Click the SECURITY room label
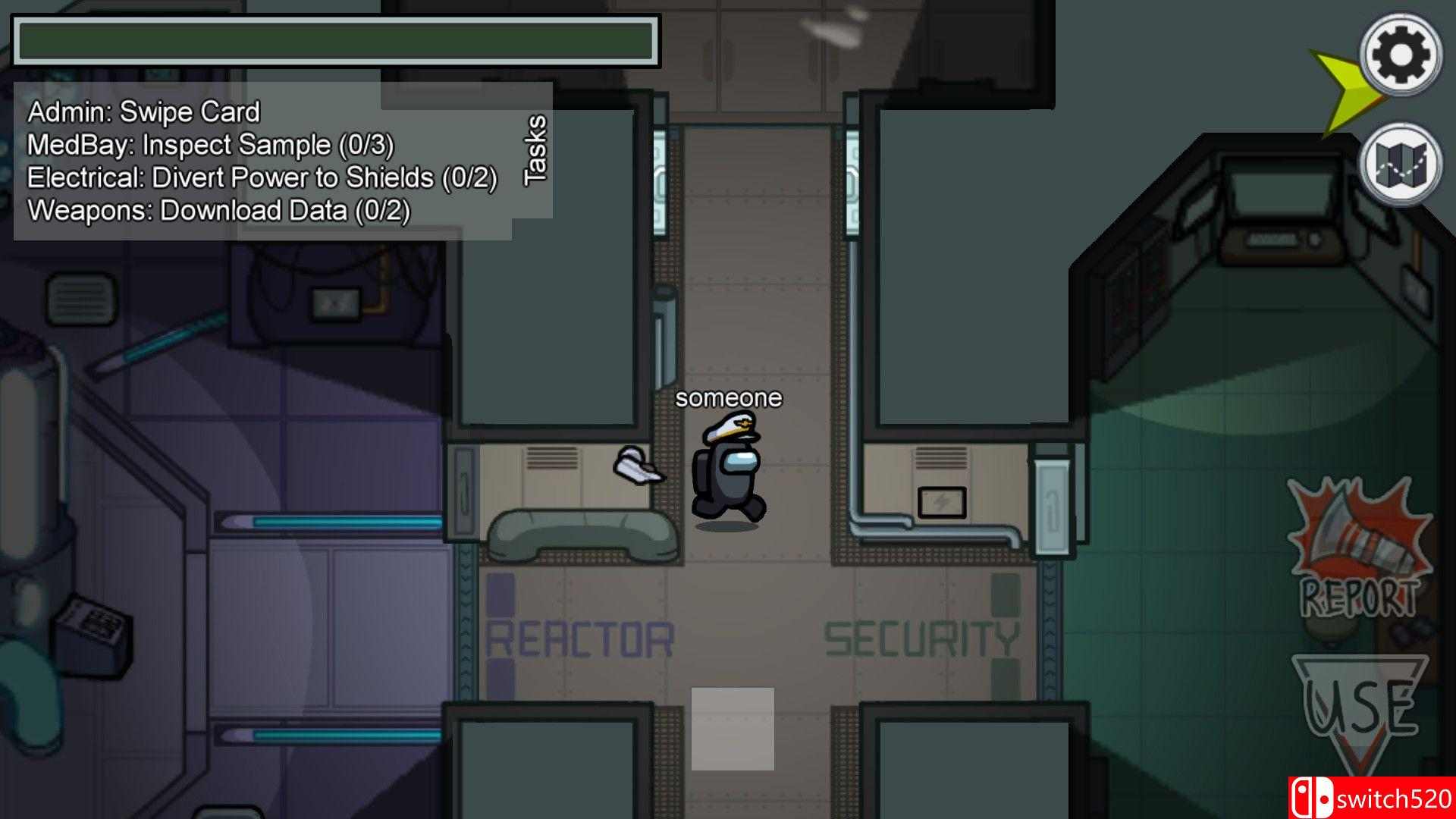 pyautogui.click(x=921, y=637)
